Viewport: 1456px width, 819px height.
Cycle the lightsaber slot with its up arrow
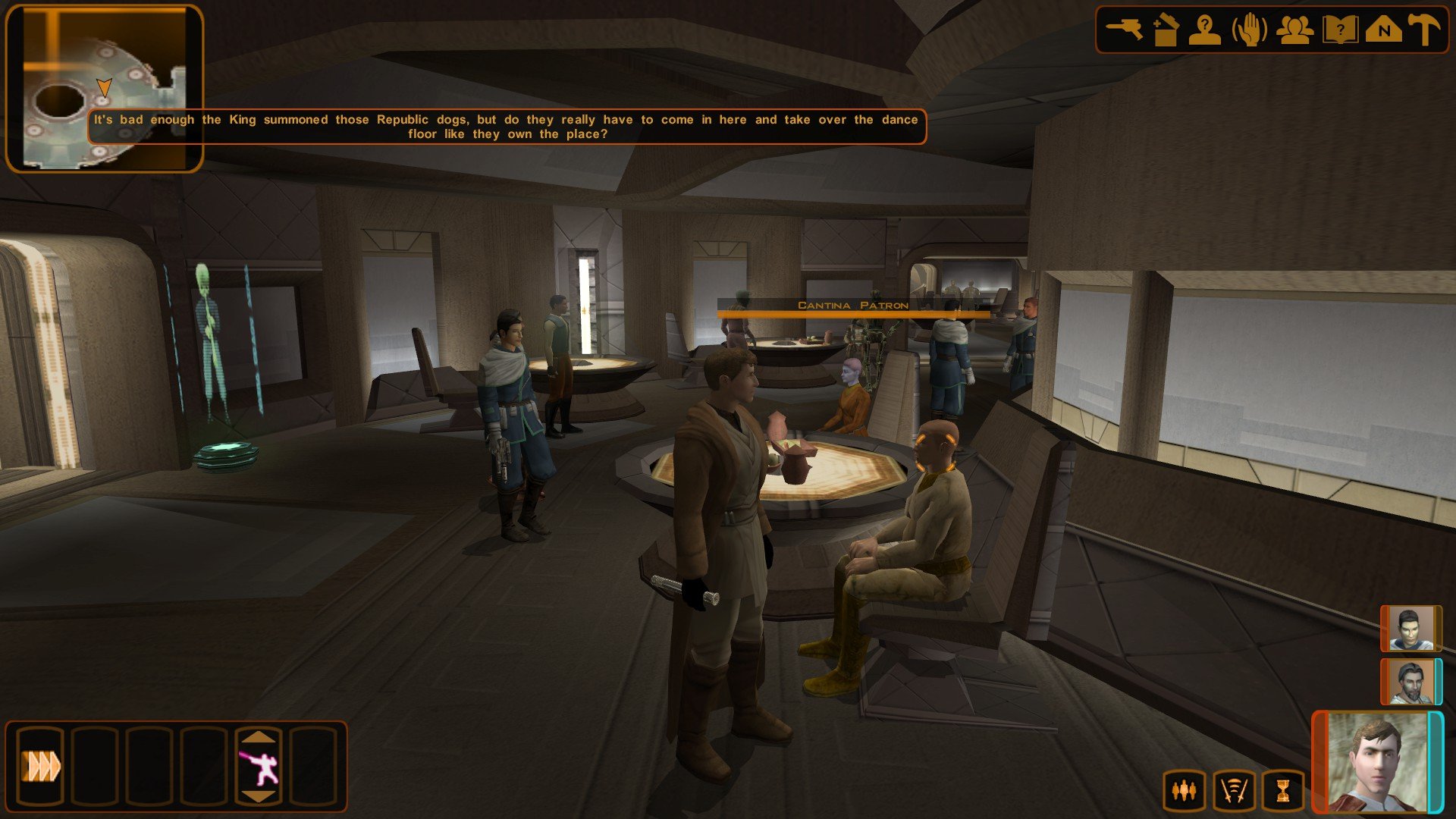click(x=258, y=736)
